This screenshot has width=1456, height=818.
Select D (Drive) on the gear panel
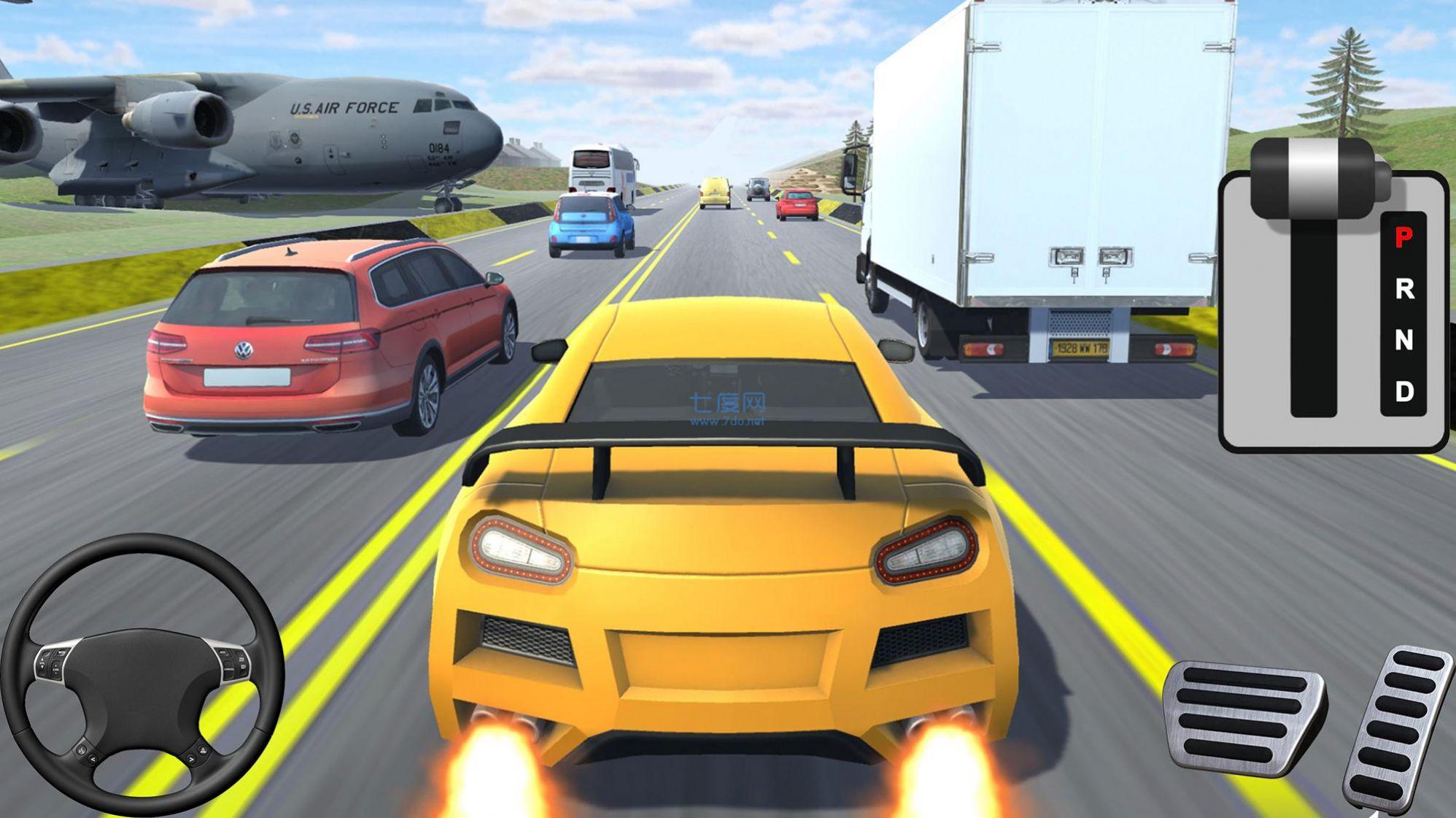(x=1404, y=393)
